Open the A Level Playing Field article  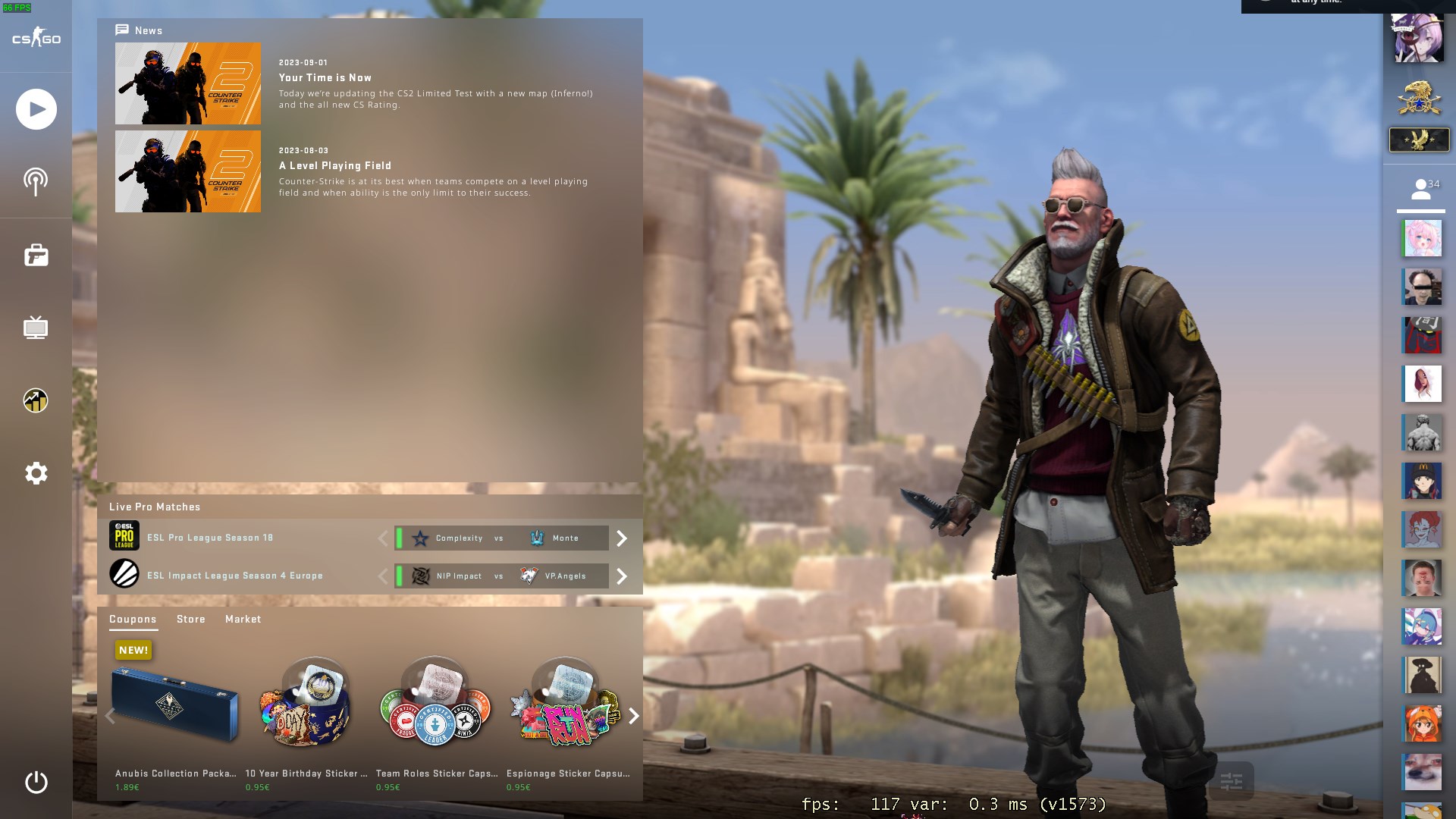[336, 166]
